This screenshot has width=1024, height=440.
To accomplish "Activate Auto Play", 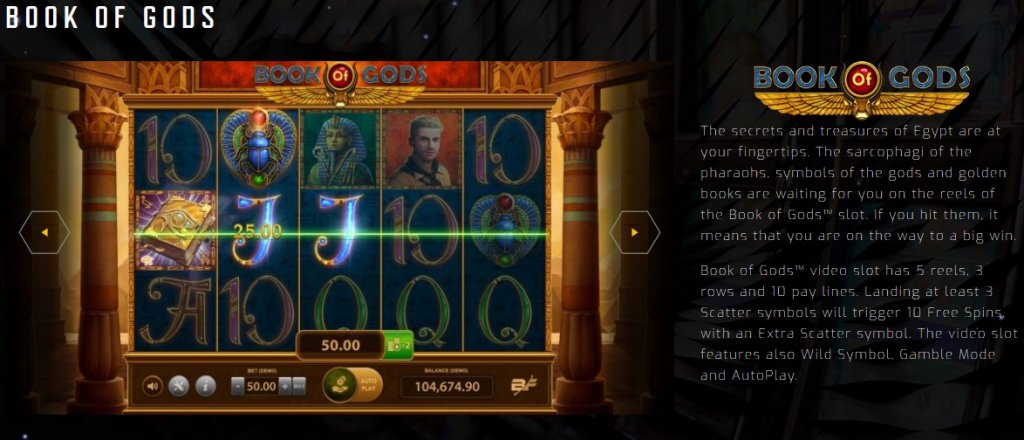I will coord(367,385).
